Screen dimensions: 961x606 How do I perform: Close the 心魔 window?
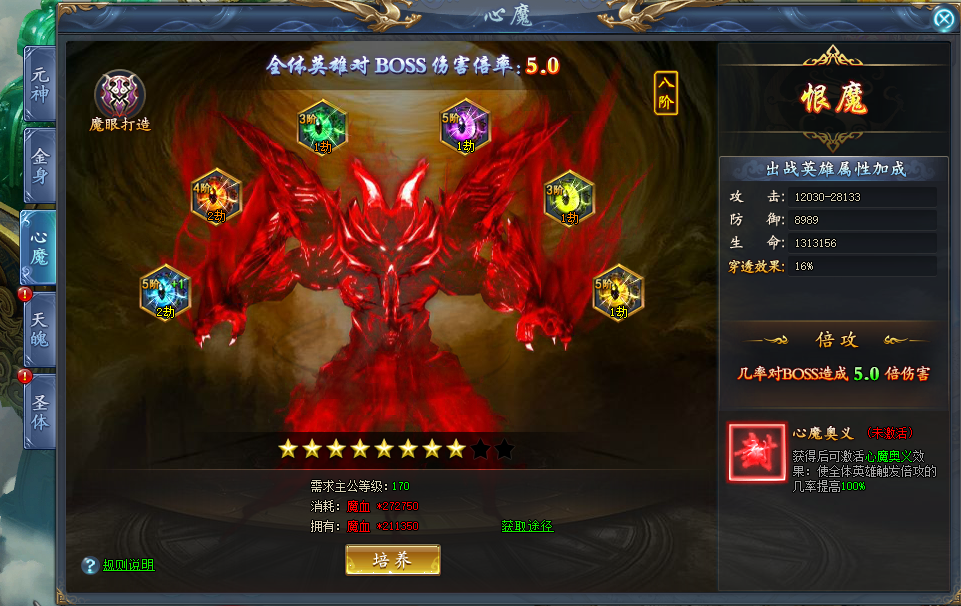(x=943, y=19)
